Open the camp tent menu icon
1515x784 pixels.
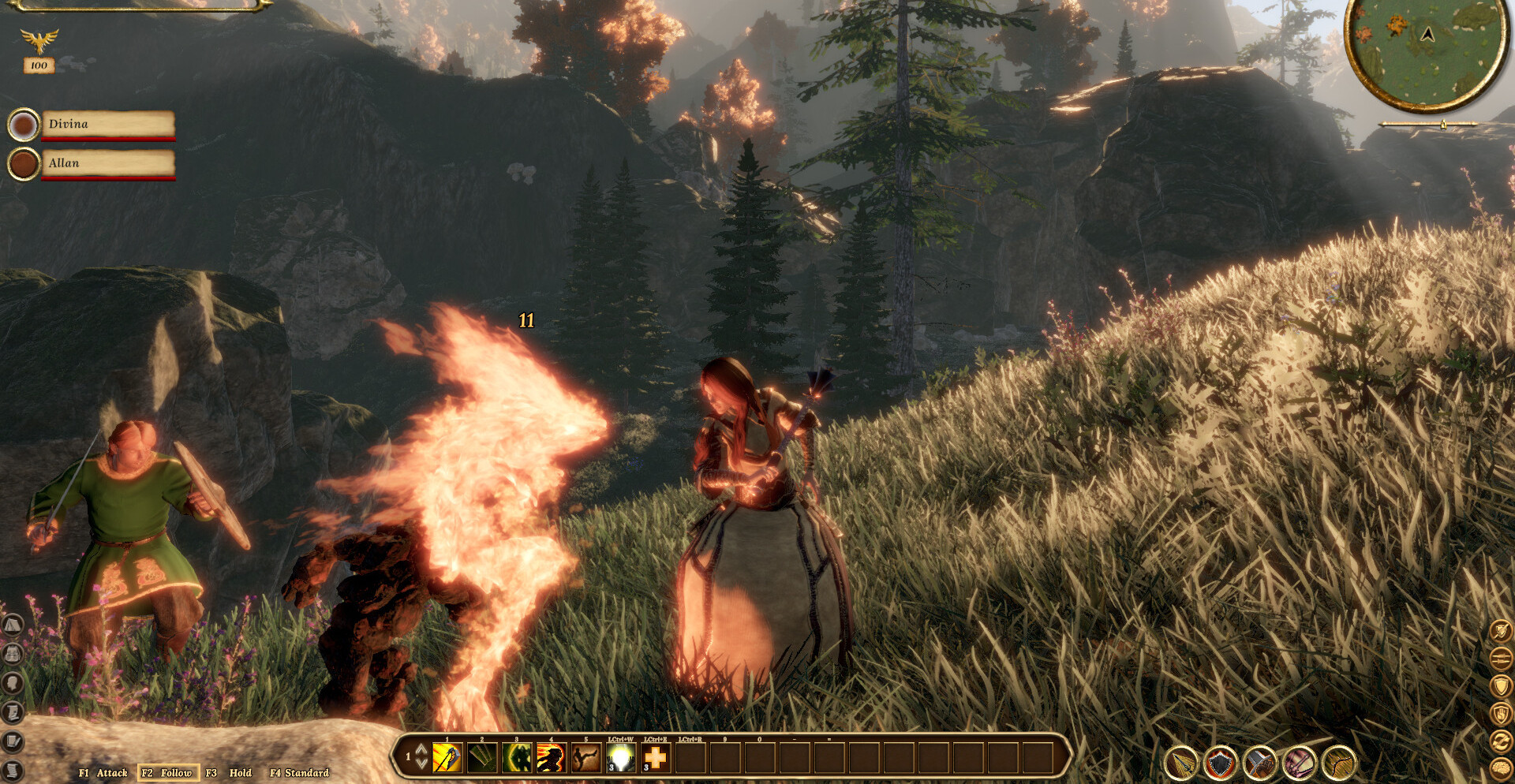[12, 625]
